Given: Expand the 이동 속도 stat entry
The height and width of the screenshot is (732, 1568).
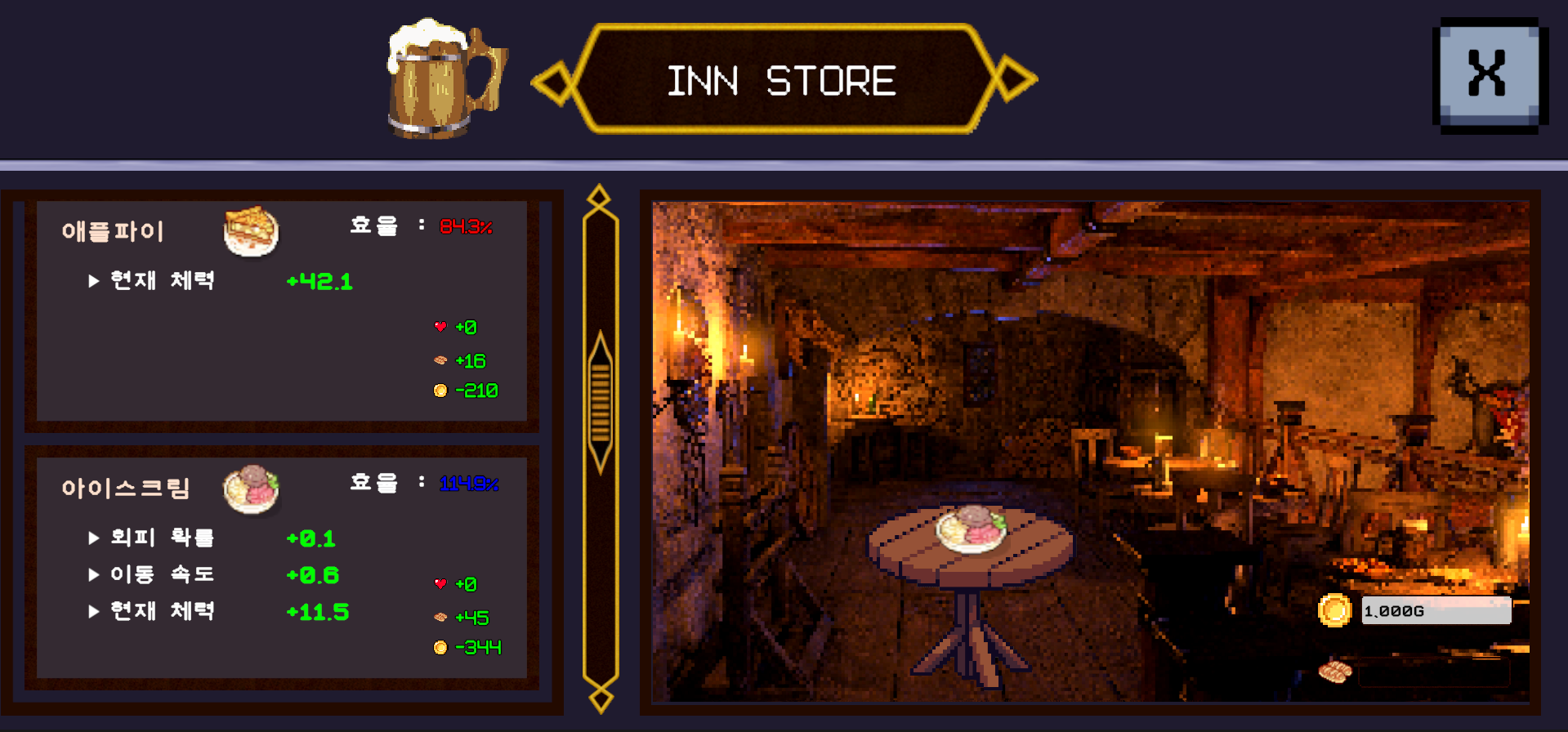Looking at the screenshot, I should click(x=94, y=574).
